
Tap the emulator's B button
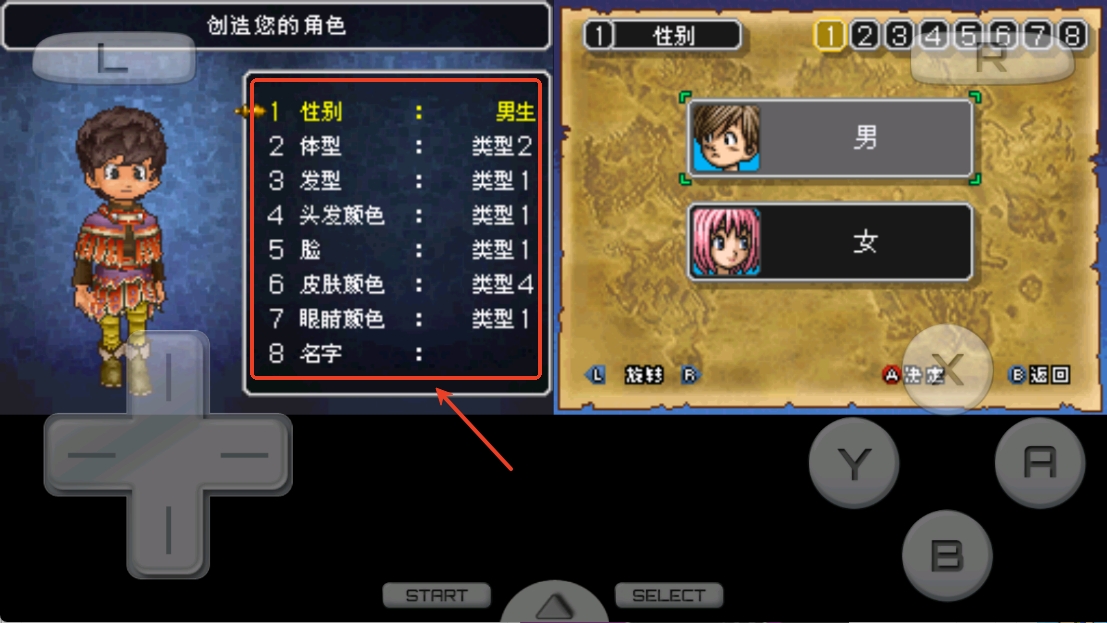click(x=947, y=555)
